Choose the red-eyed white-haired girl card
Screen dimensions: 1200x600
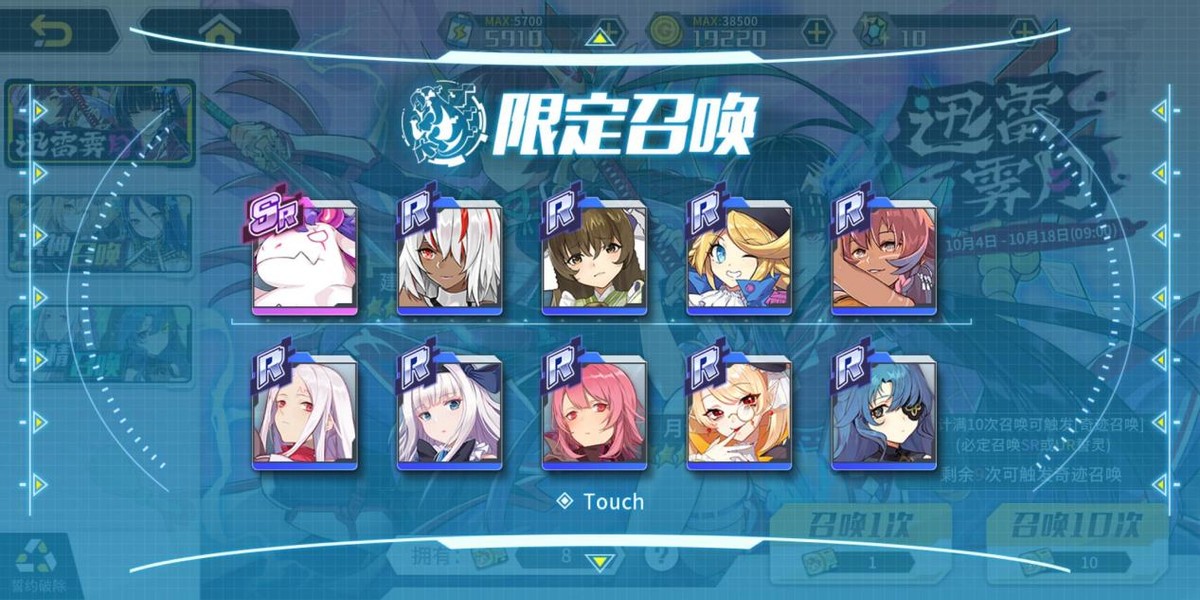tap(304, 412)
